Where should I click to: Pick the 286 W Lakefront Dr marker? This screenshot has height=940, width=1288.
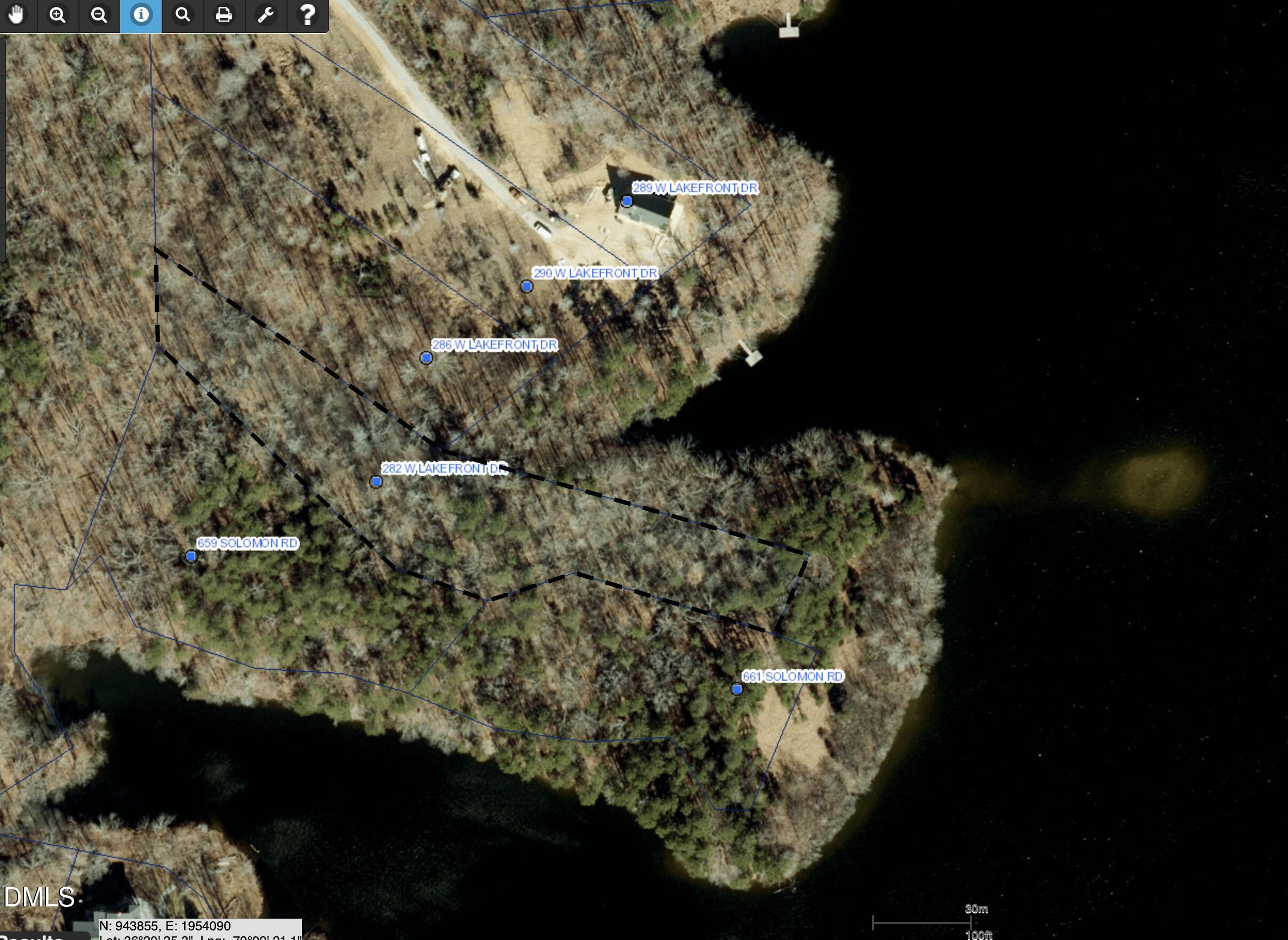click(x=426, y=358)
